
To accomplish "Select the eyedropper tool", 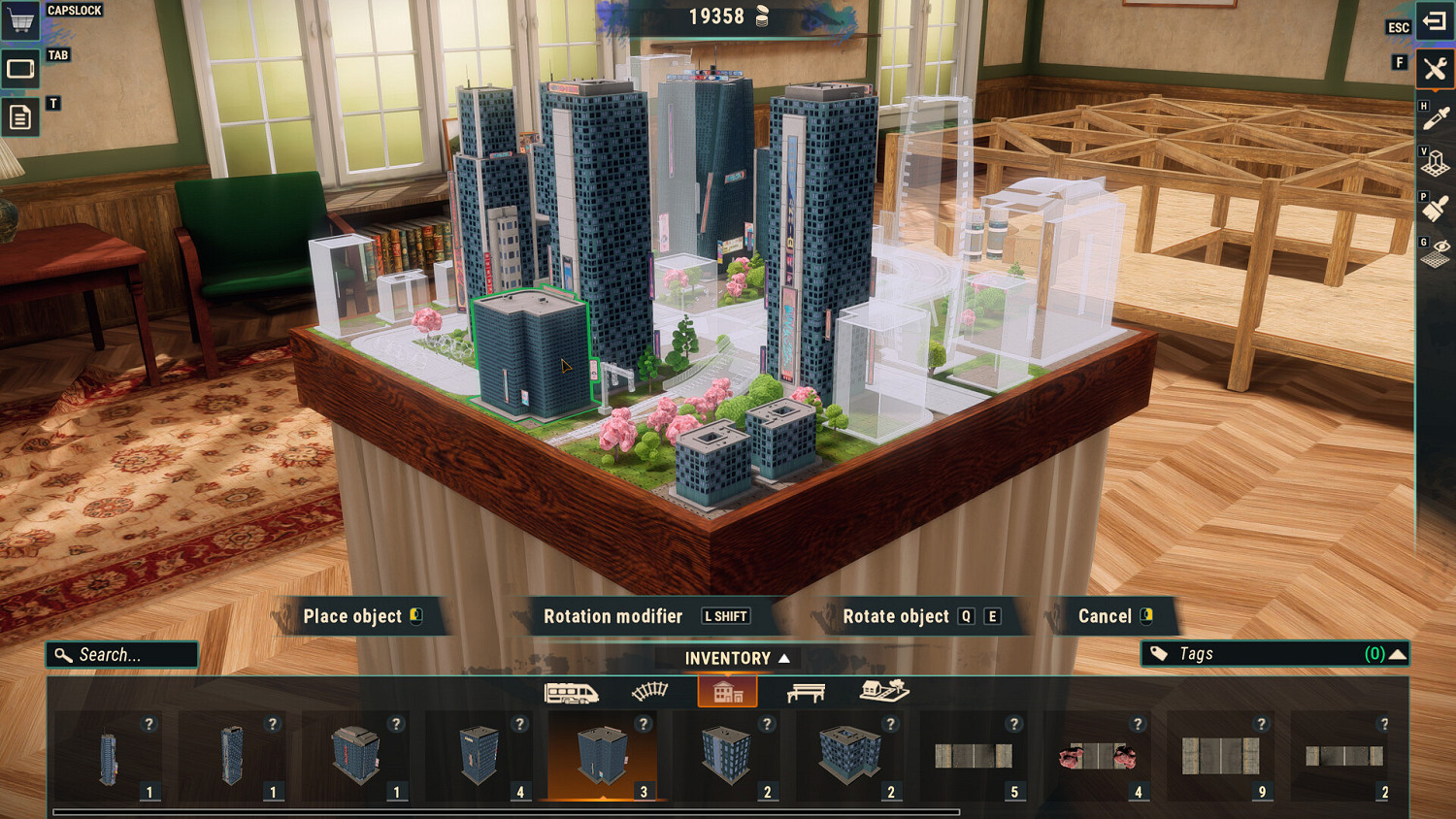I will [1435, 119].
